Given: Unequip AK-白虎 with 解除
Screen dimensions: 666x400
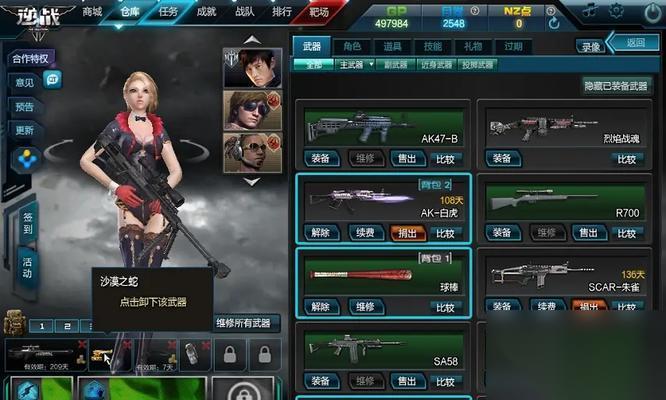Looking at the screenshot, I should 320,233.
